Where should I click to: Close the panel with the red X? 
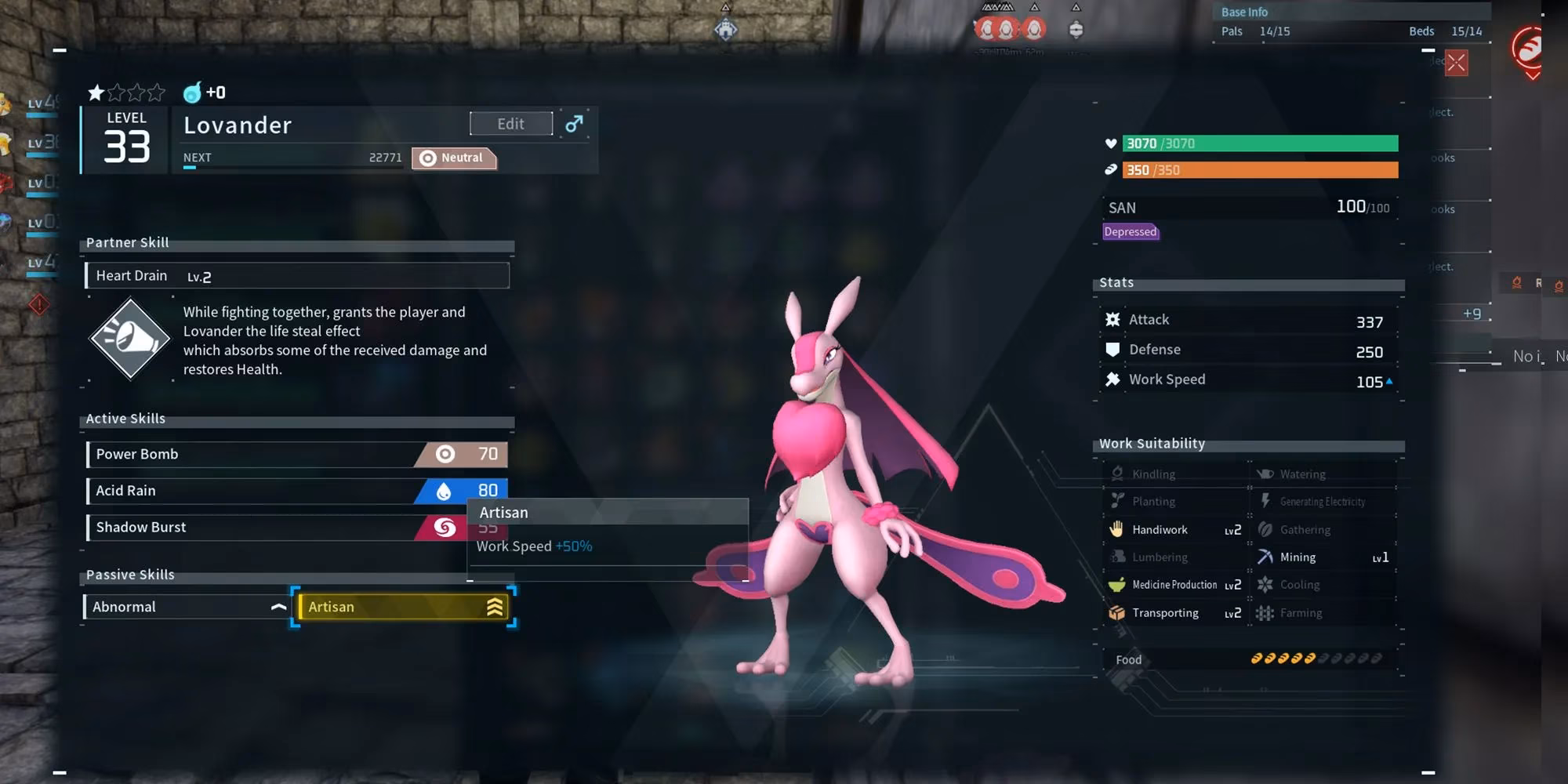tap(1456, 63)
